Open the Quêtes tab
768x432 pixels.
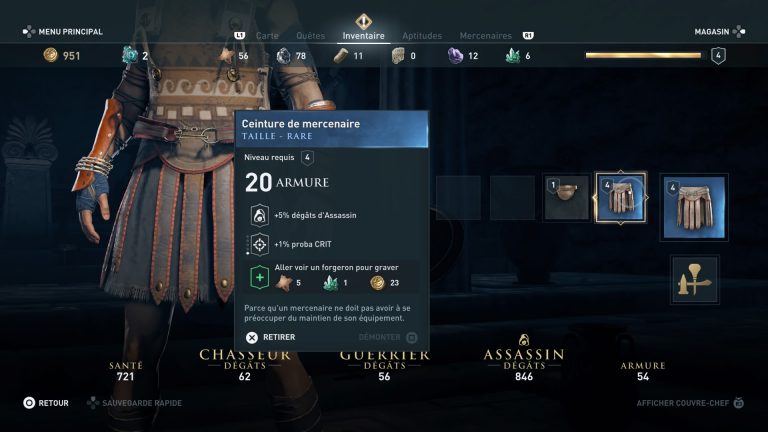[x=310, y=36]
